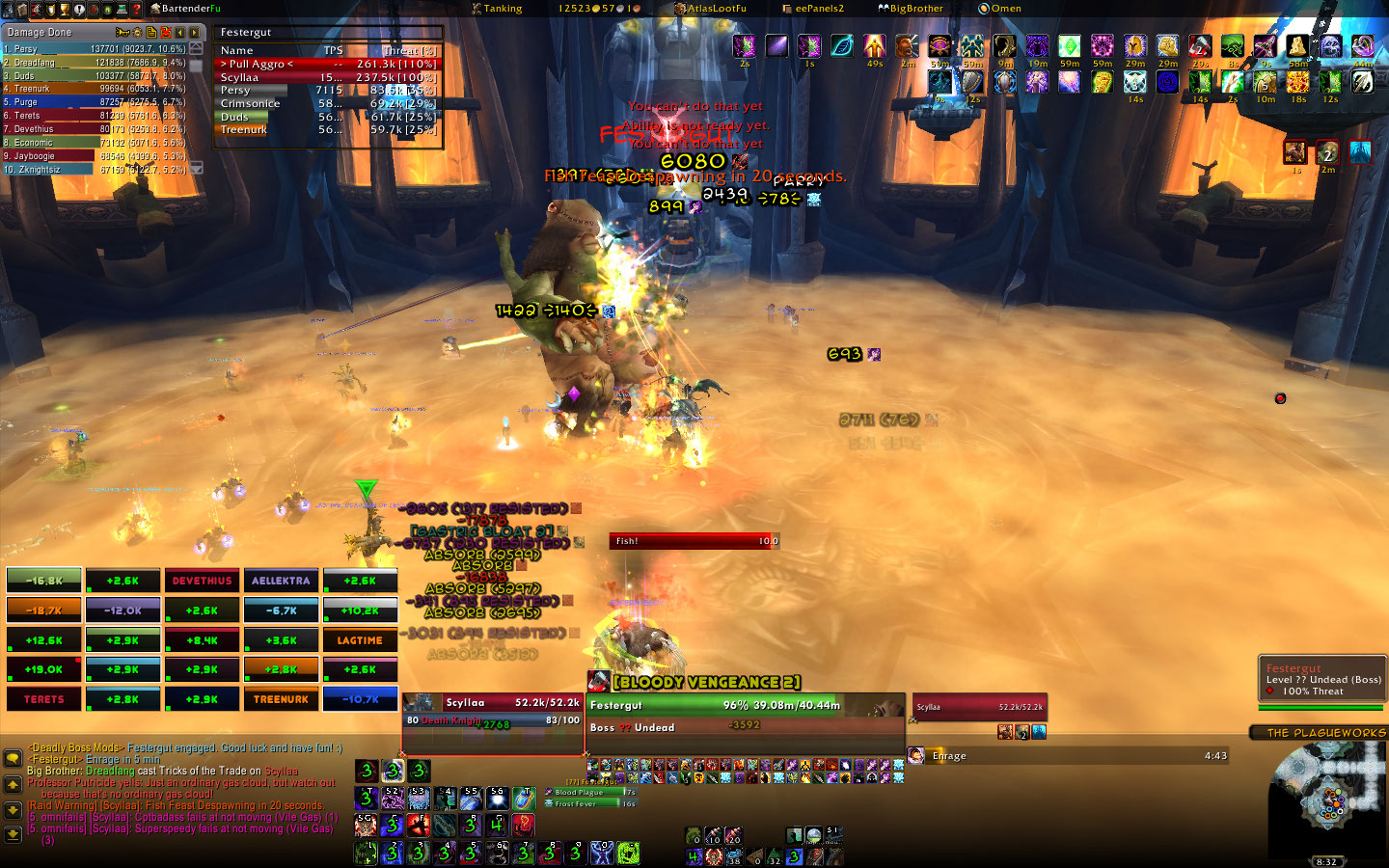The image size is (1389, 868).
Task: Click the Lagtime raid frame
Action: tap(360, 640)
